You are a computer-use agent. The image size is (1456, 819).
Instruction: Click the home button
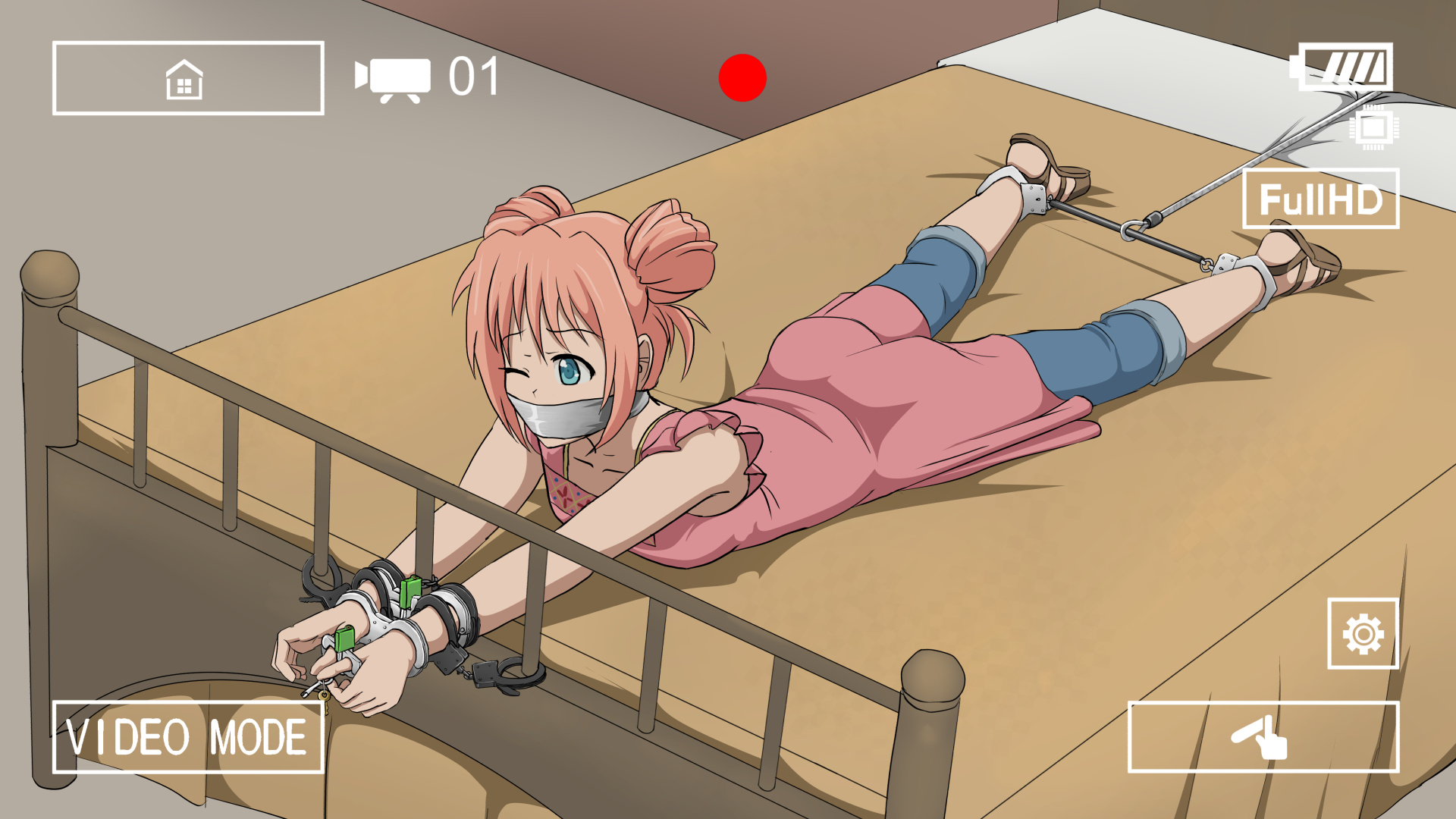click(x=188, y=78)
